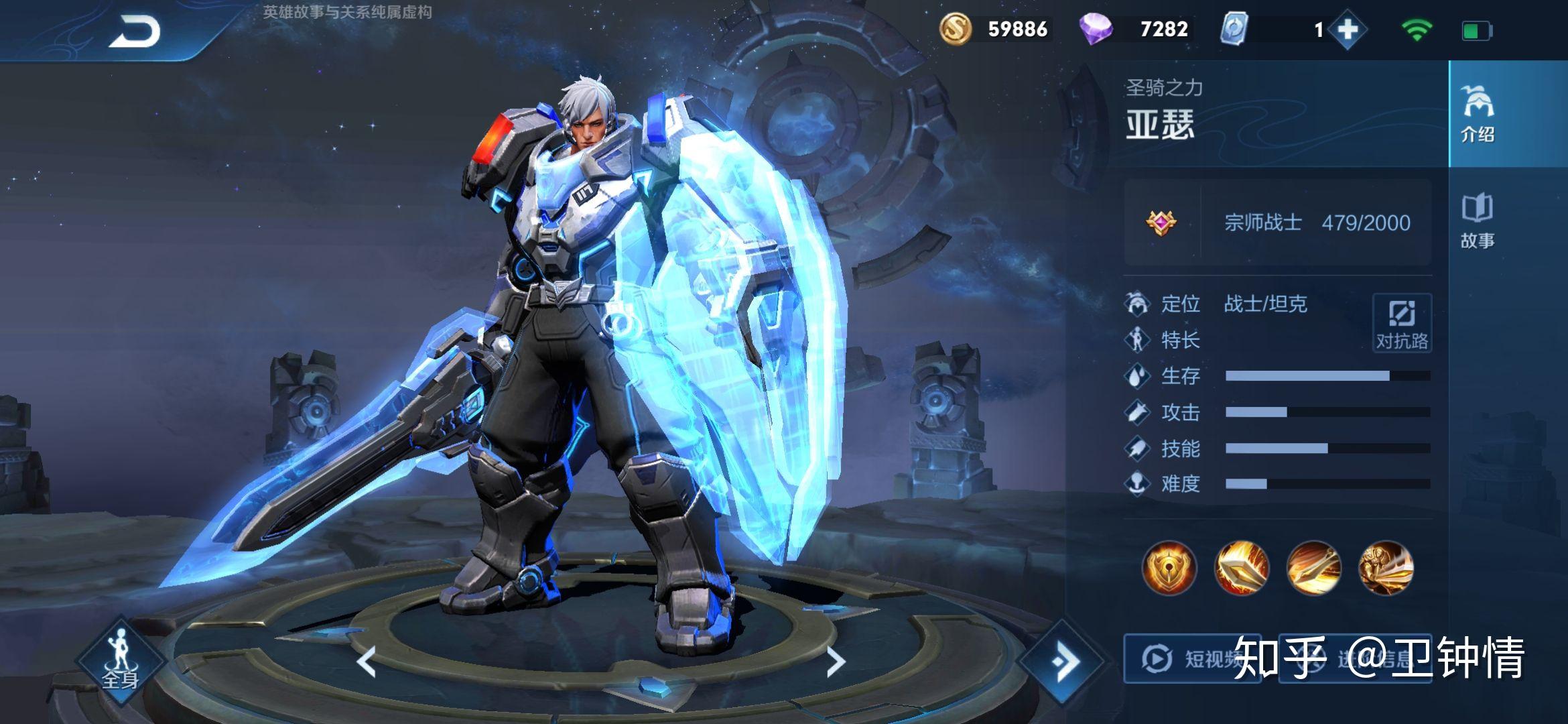The height and width of the screenshot is (724, 1568).
Task: Select the spinning blade skill icon
Action: pos(1313,568)
